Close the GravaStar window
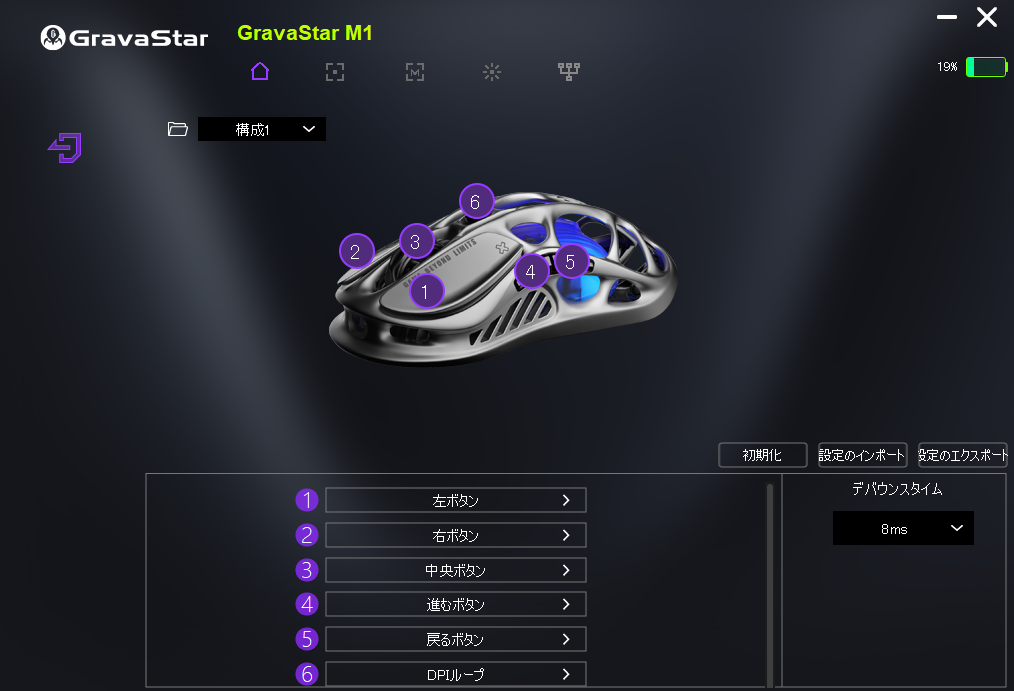The width and height of the screenshot is (1014, 691). point(987,17)
